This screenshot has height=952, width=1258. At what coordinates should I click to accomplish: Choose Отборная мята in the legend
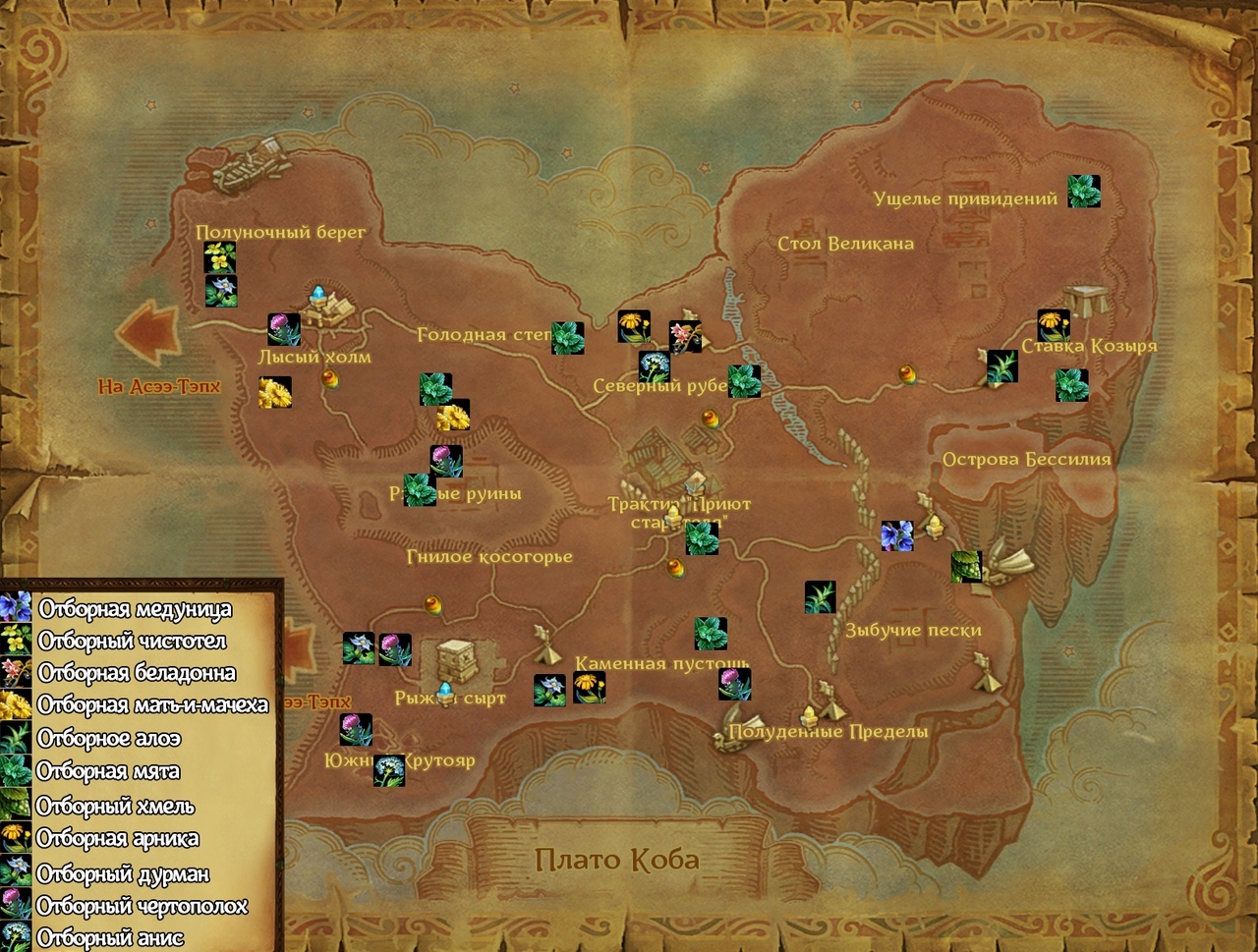(x=108, y=772)
